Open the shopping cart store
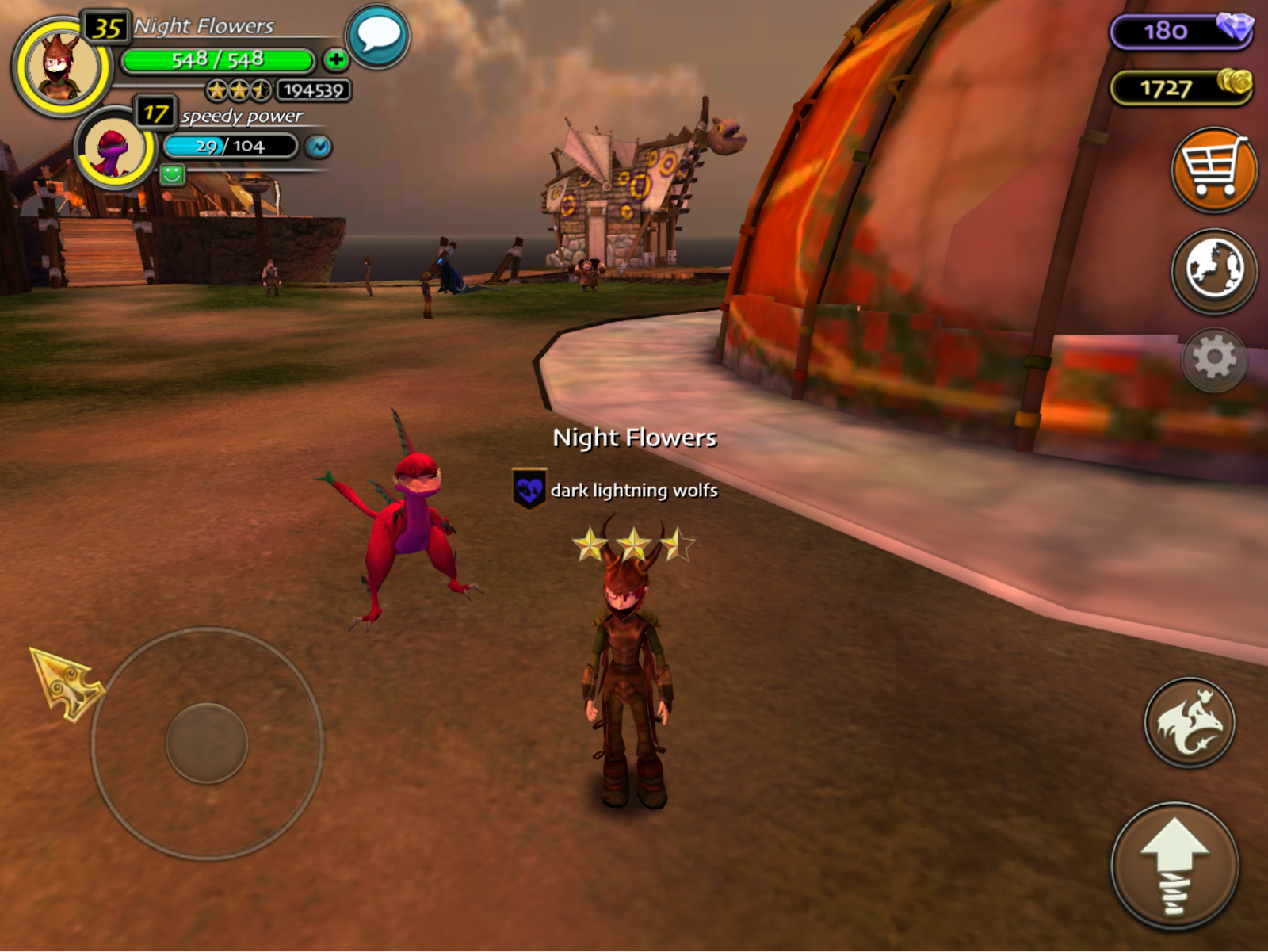Viewport: 1268px width, 952px height. click(1213, 169)
